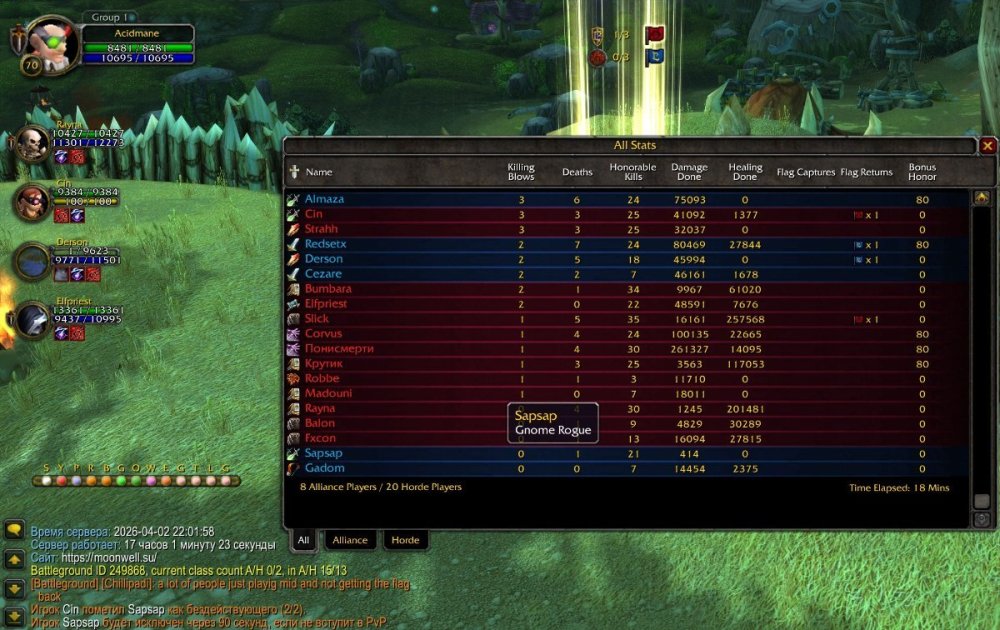Close the All Stats scoreboard
1000x630 pixels.
988,146
